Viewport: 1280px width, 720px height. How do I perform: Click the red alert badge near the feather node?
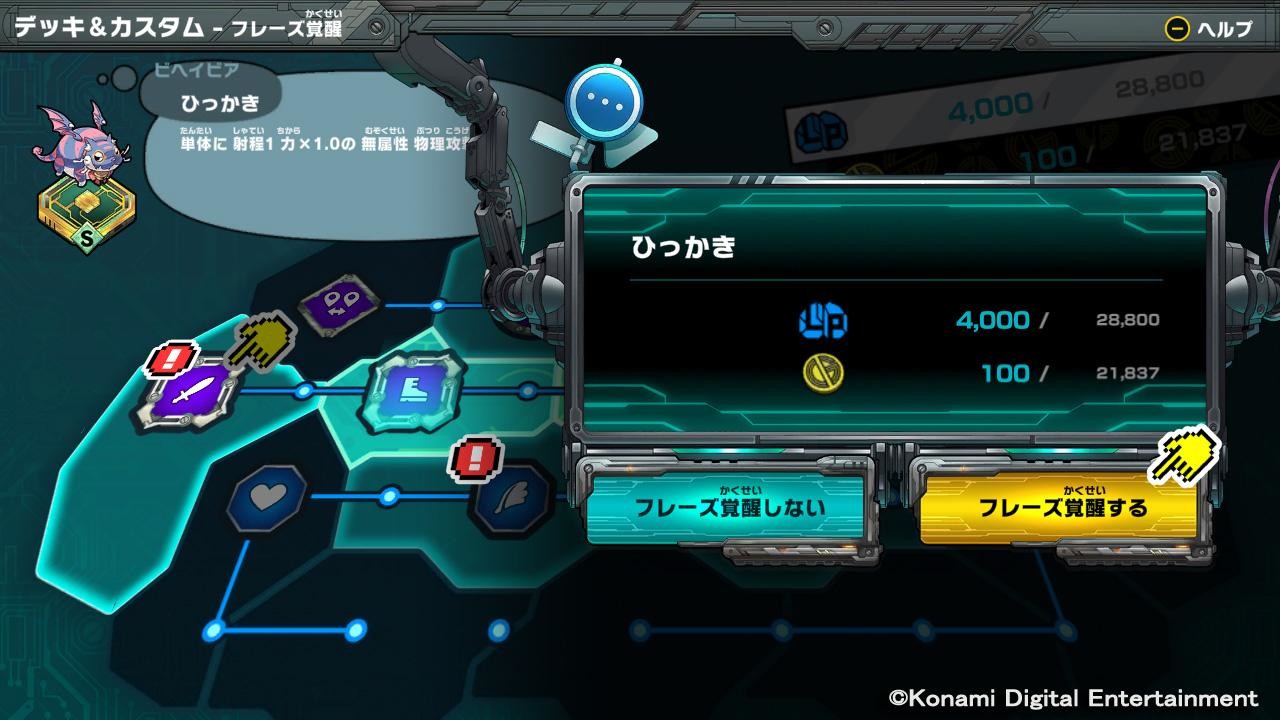coord(477,459)
